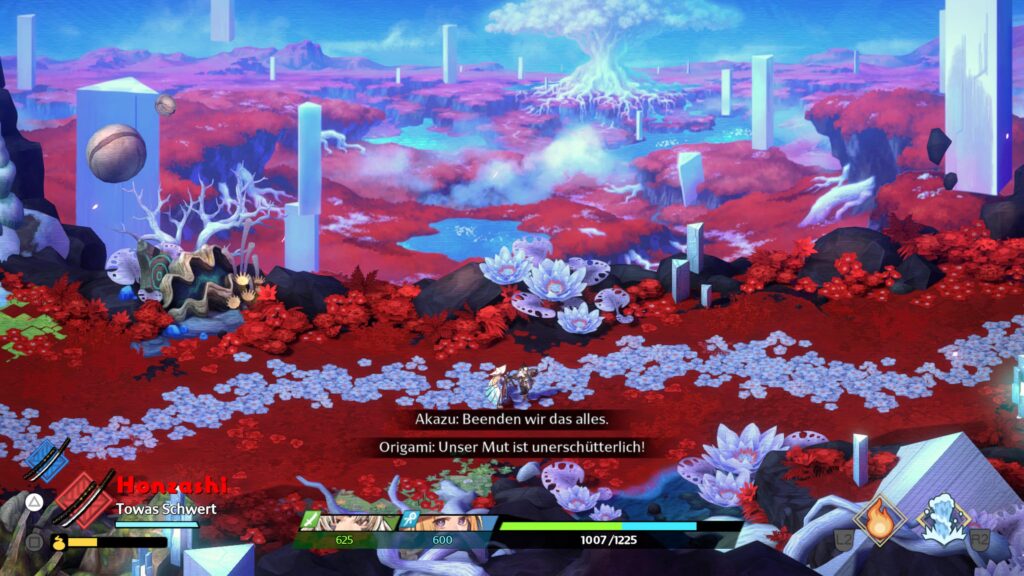Activate the water geyser spell ability
The height and width of the screenshot is (576, 1024).
click(x=944, y=520)
